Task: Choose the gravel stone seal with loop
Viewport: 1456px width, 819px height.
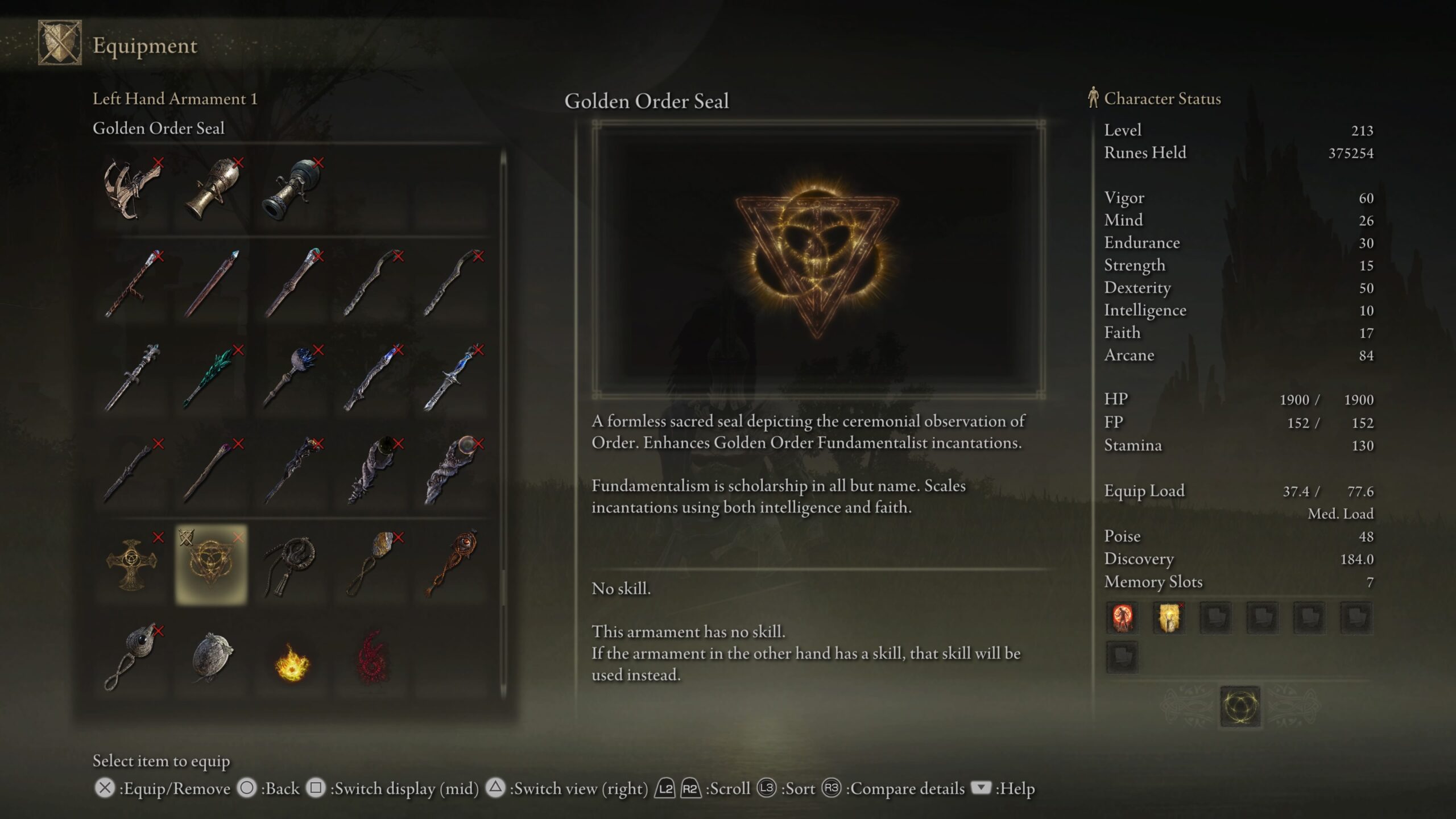Action: (371, 564)
